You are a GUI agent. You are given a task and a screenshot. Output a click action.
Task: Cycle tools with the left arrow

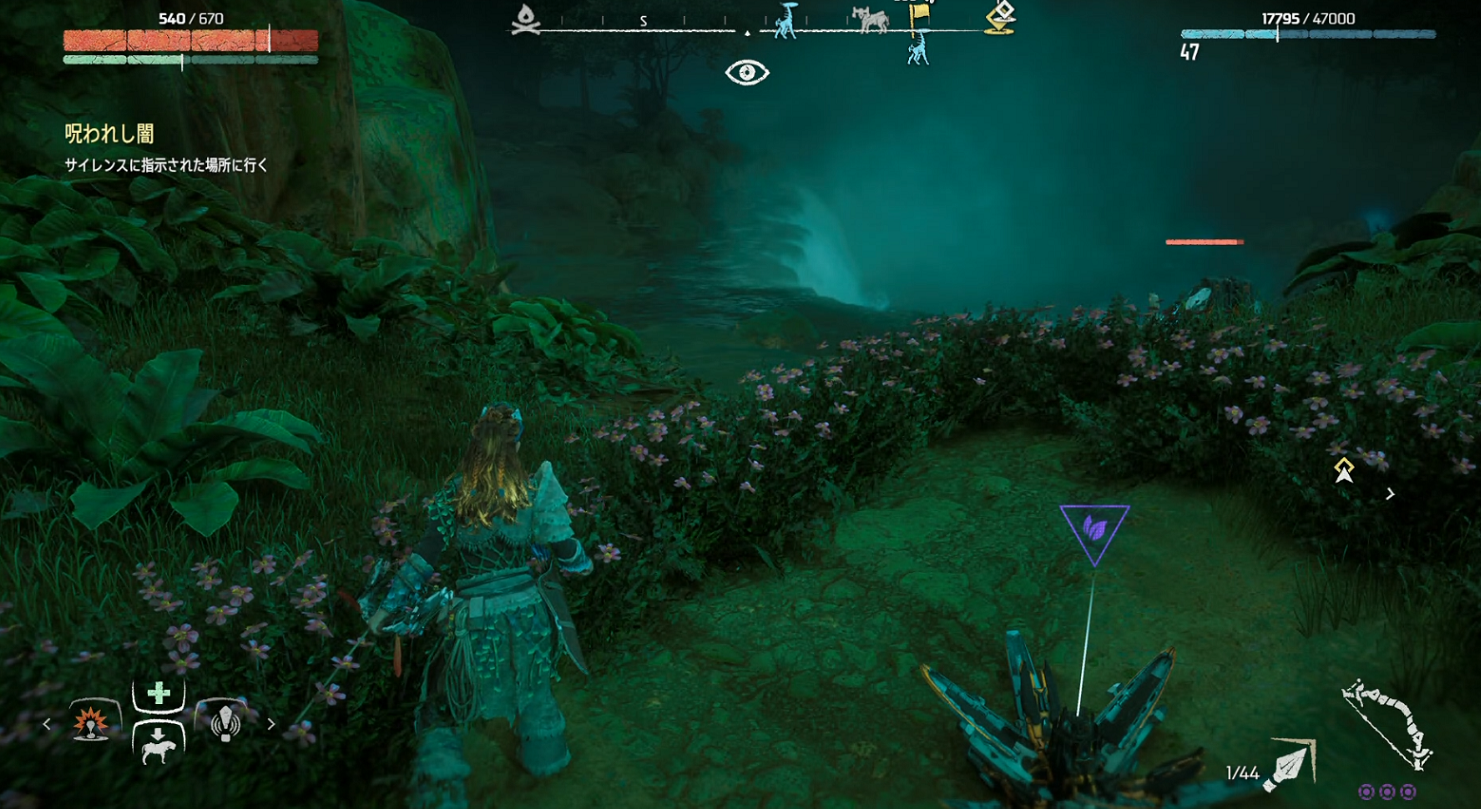coord(47,724)
